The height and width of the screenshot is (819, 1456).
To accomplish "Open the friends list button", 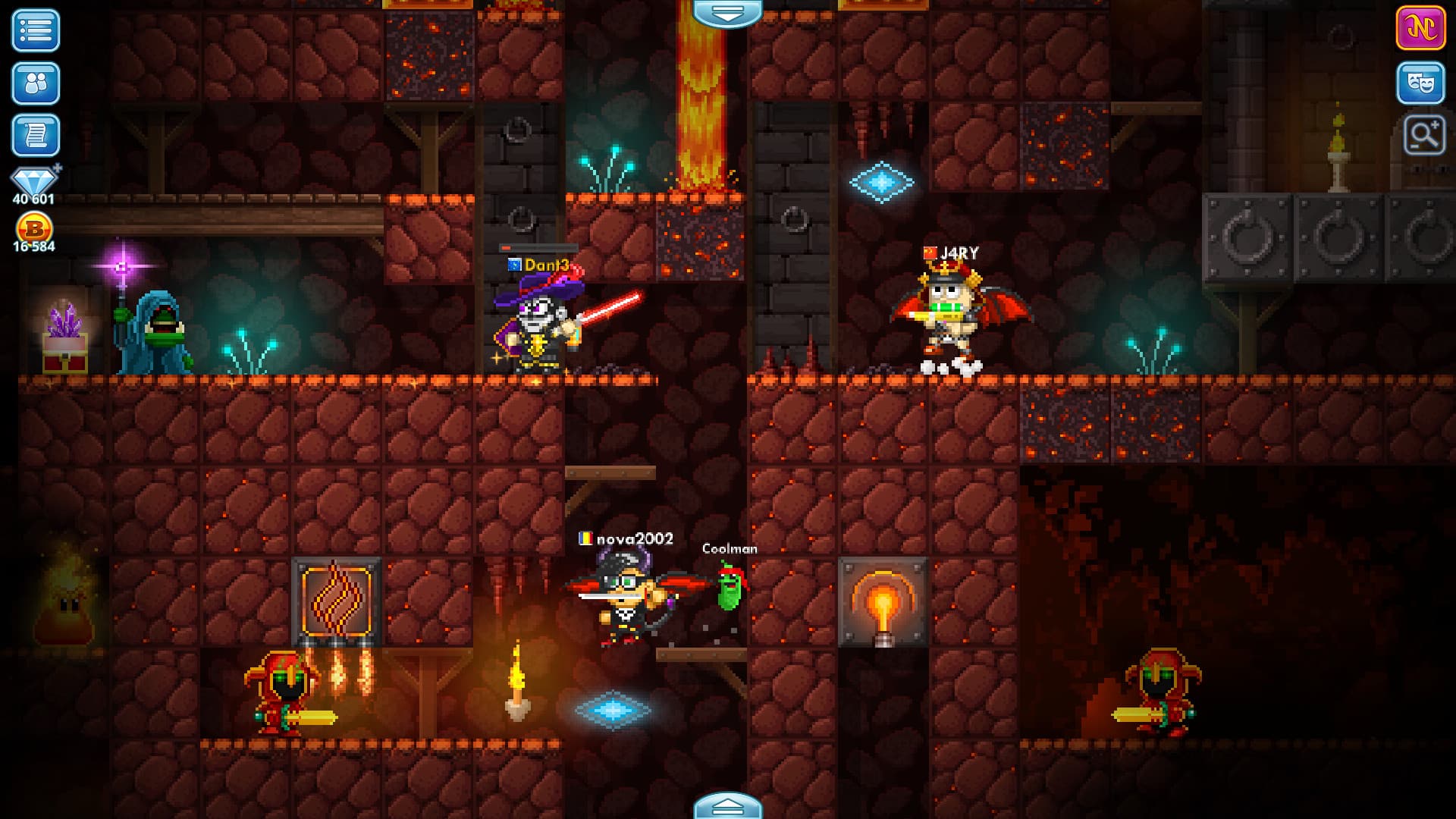I will [36, 83].
